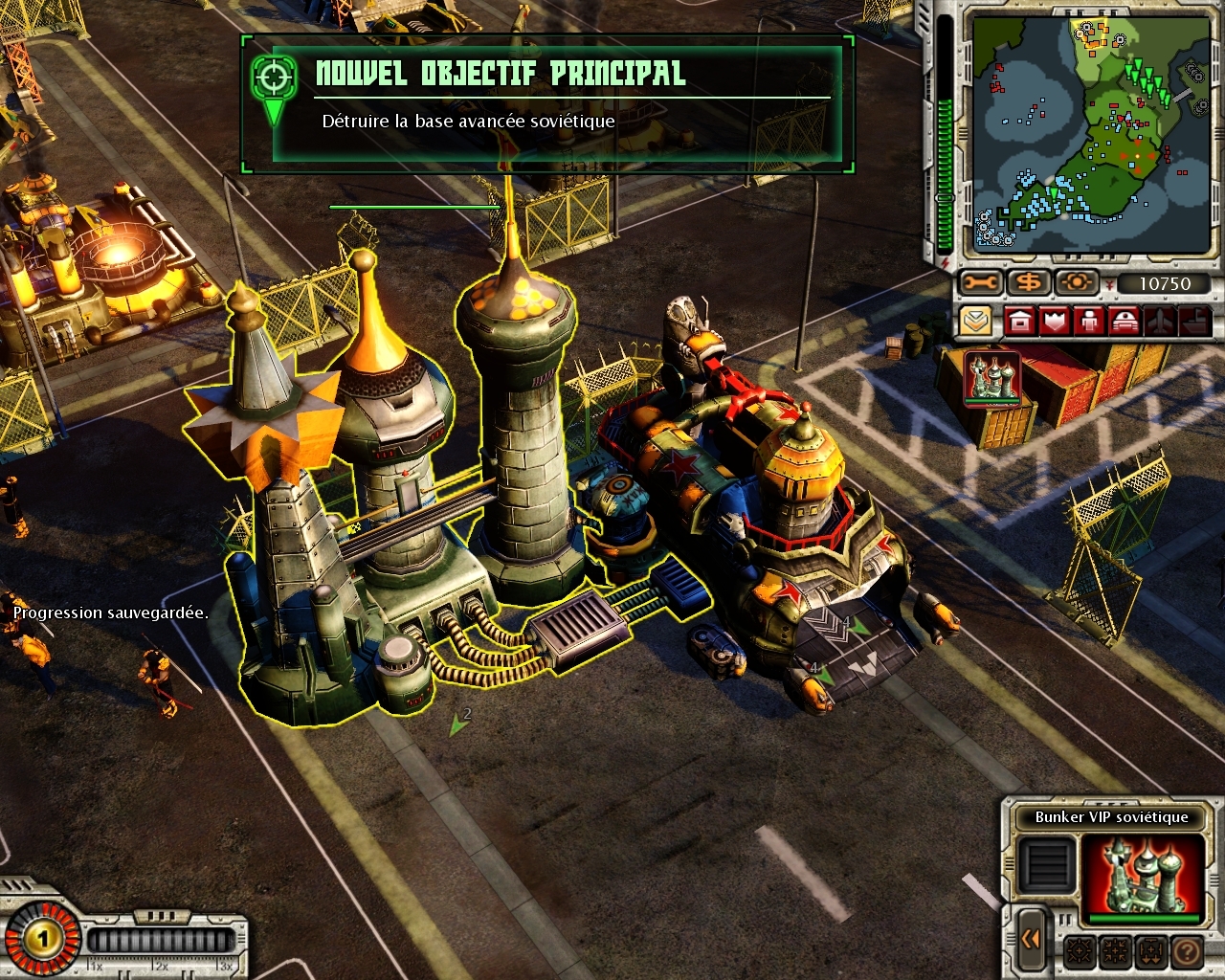Choose the inward-arrows stance button
The image size is (1225, 980).
click(x=1115, y=952)
